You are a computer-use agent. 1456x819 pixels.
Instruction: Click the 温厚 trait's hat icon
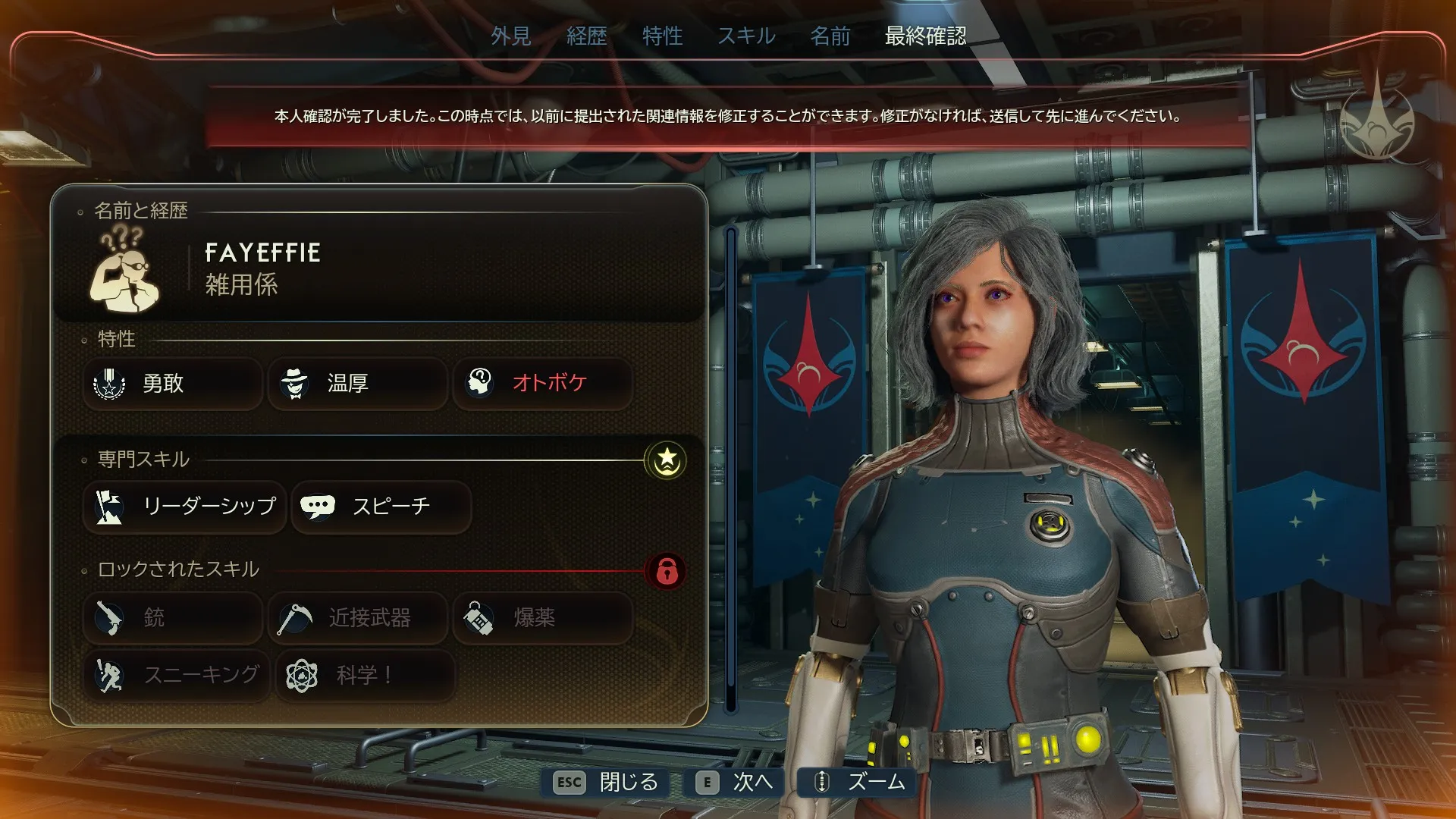coord(296,384)
